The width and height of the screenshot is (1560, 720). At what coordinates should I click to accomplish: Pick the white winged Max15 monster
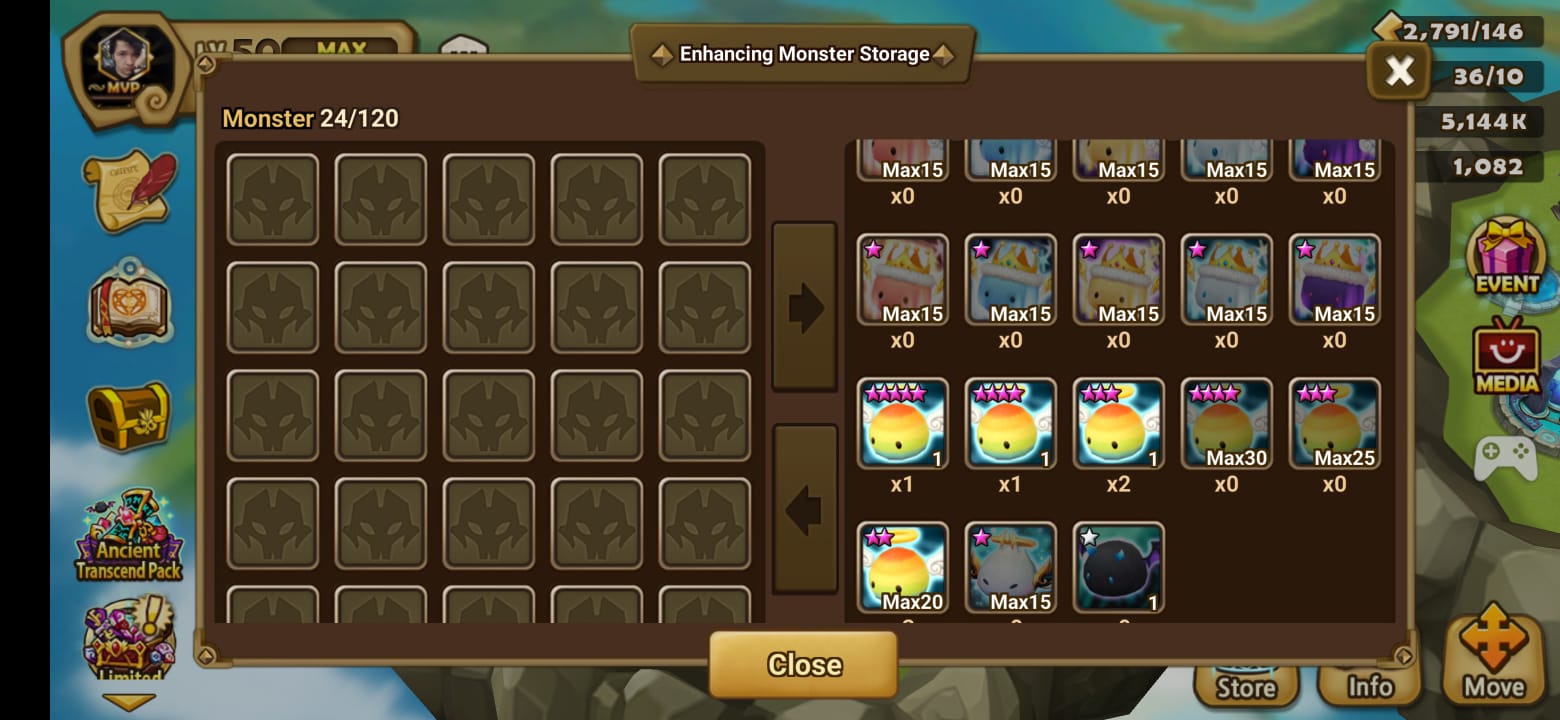click(x=1010, y=567)
